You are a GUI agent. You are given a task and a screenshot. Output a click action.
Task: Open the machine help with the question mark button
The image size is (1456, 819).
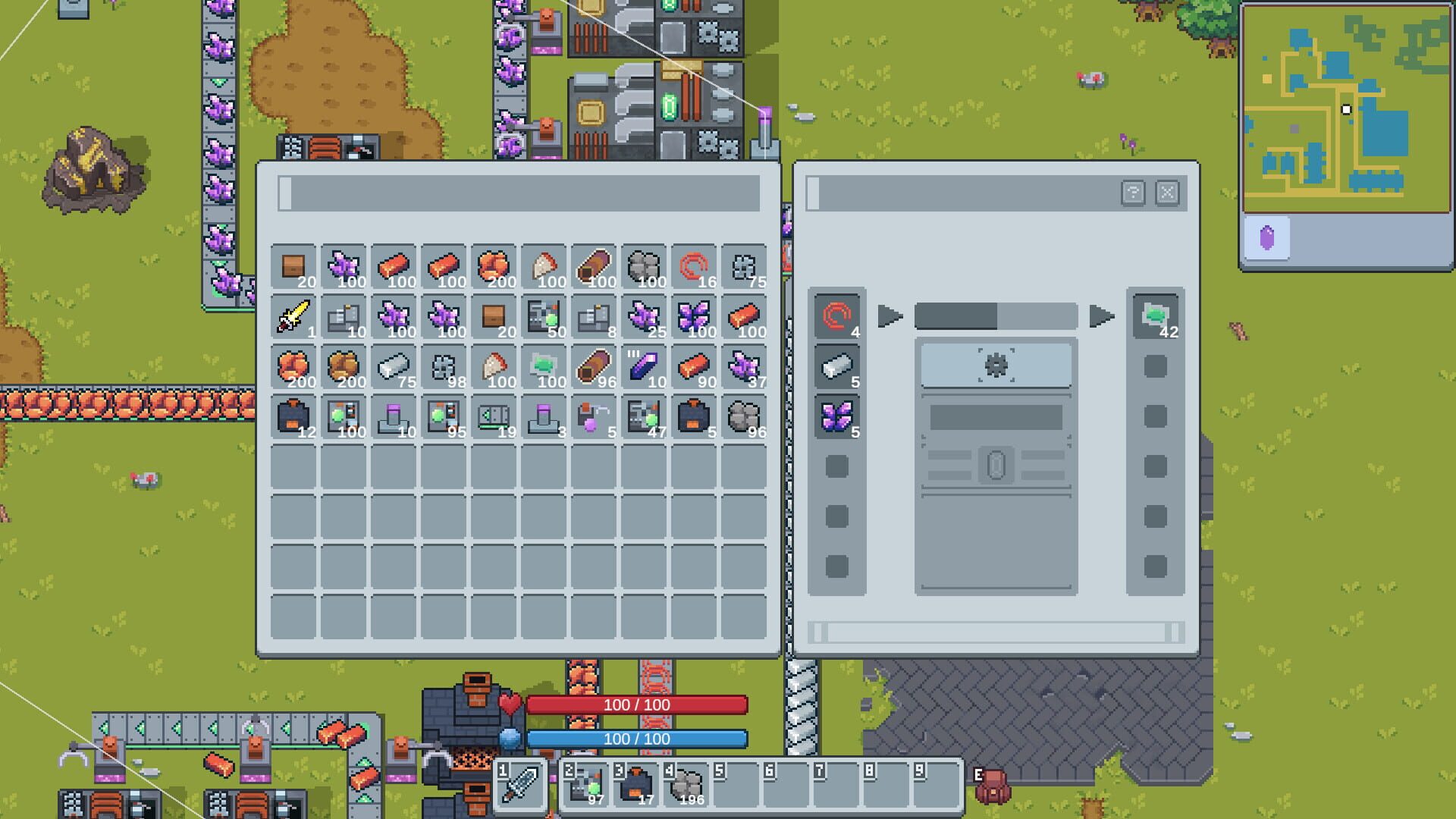1132,193
